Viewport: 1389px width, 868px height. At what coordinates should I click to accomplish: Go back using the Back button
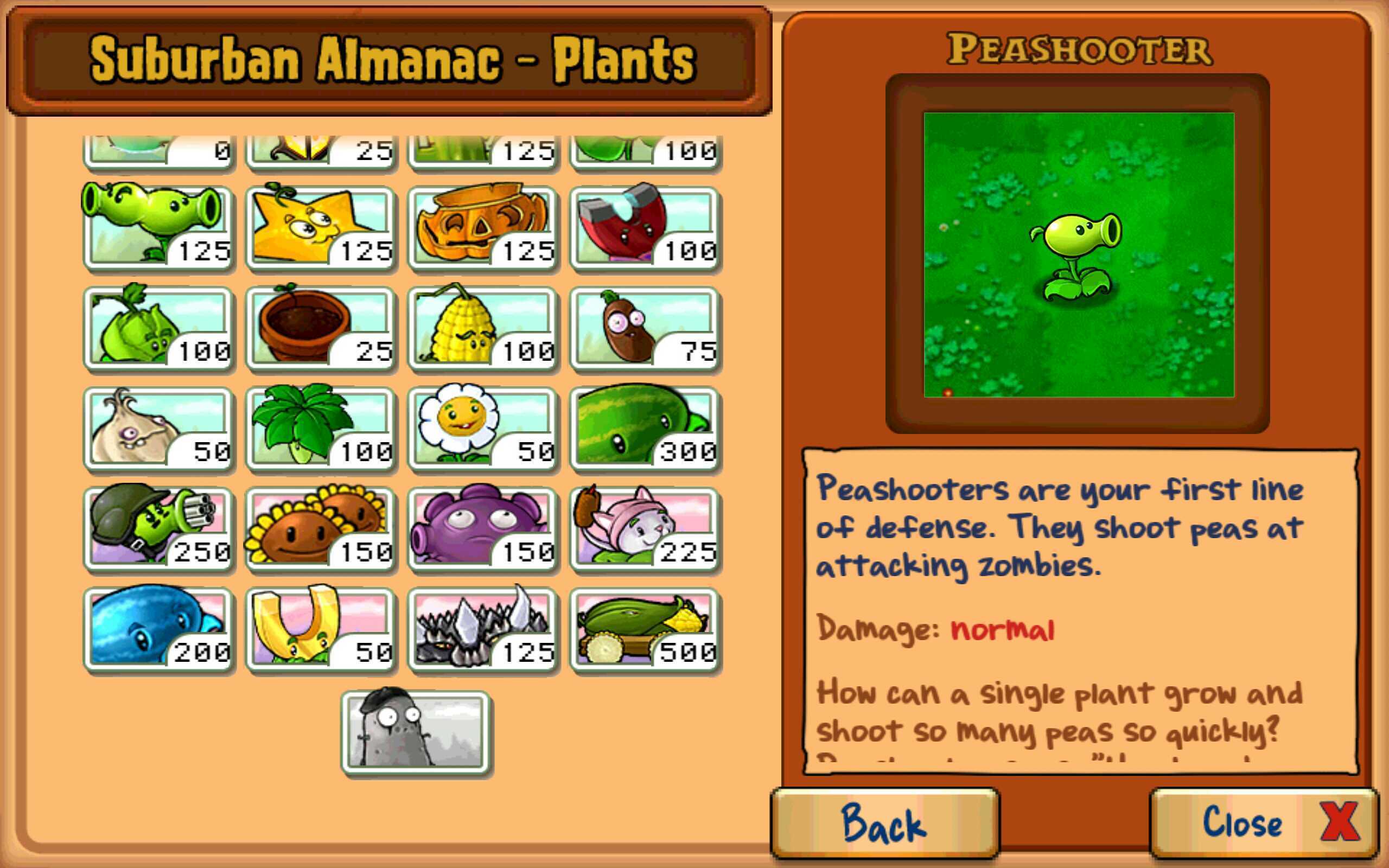(x=884, y=822)
